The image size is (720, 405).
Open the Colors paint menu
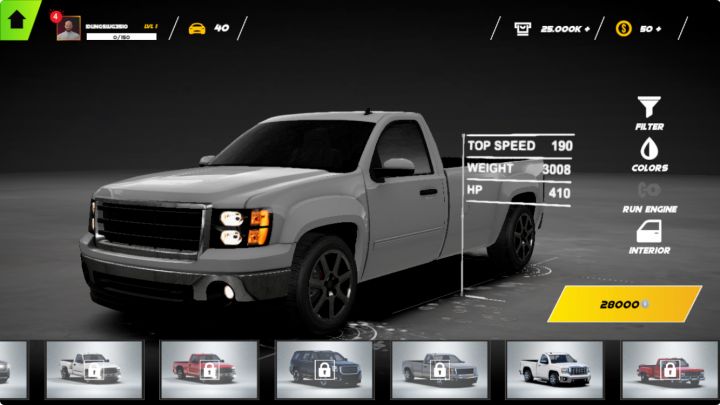(x=649, y=154)
